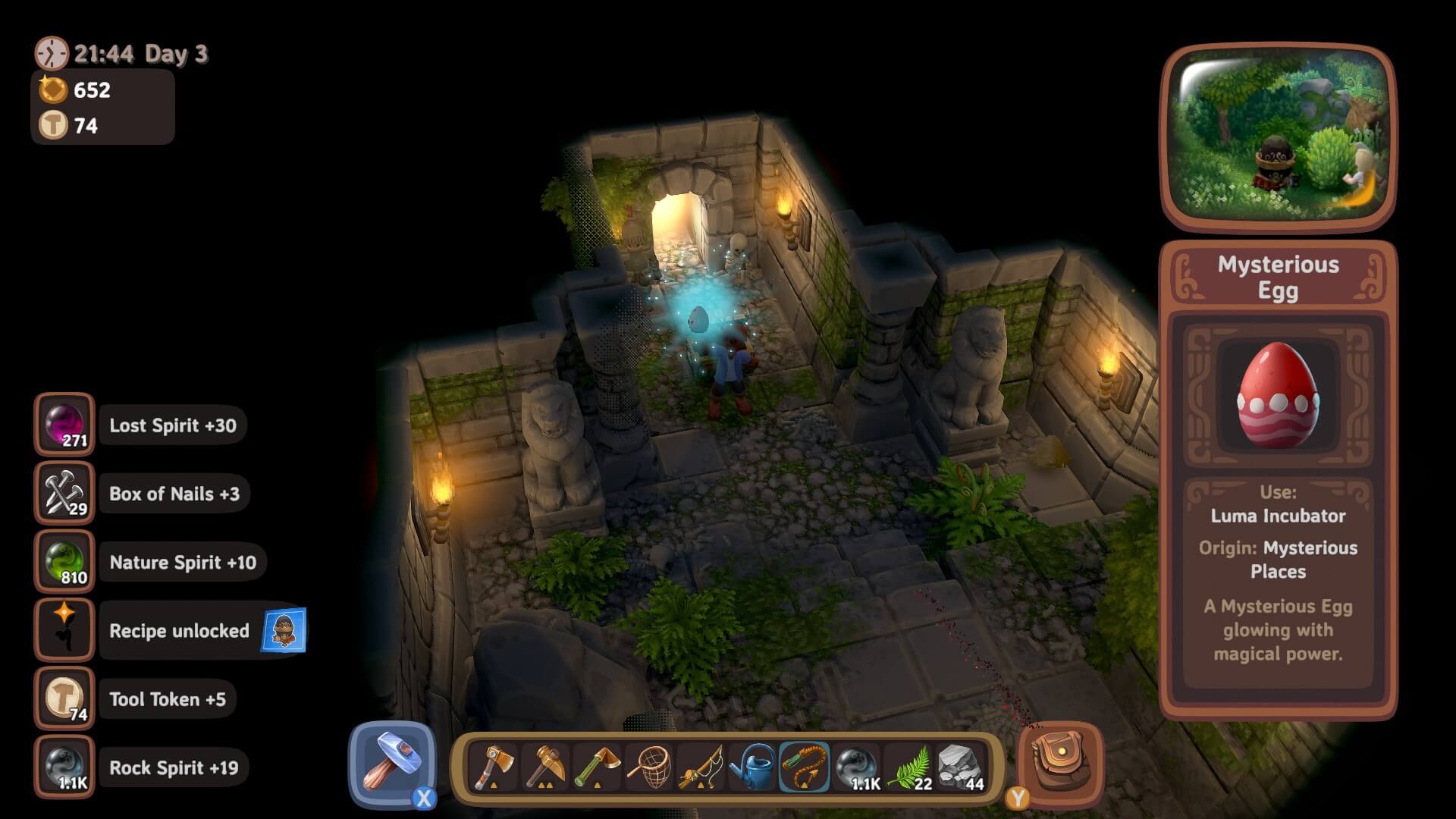Click the Box of Nails notification icon
1456x819 pixels.
[64, 493]
